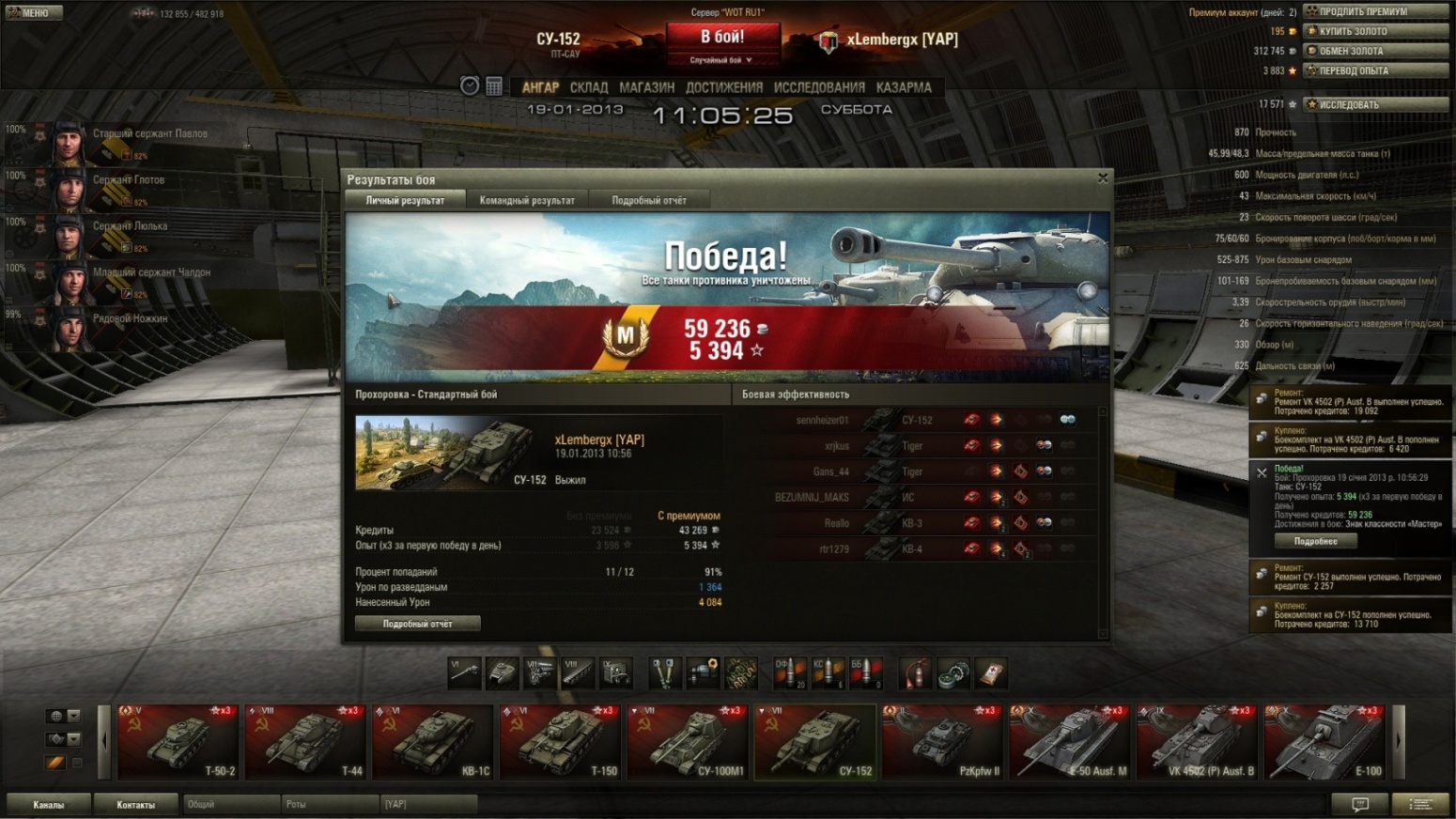This screenshot has width=1456, height=819.
Task: Click КУПИТЬ ЗОЛОТО button
Action: (1375, 31)
